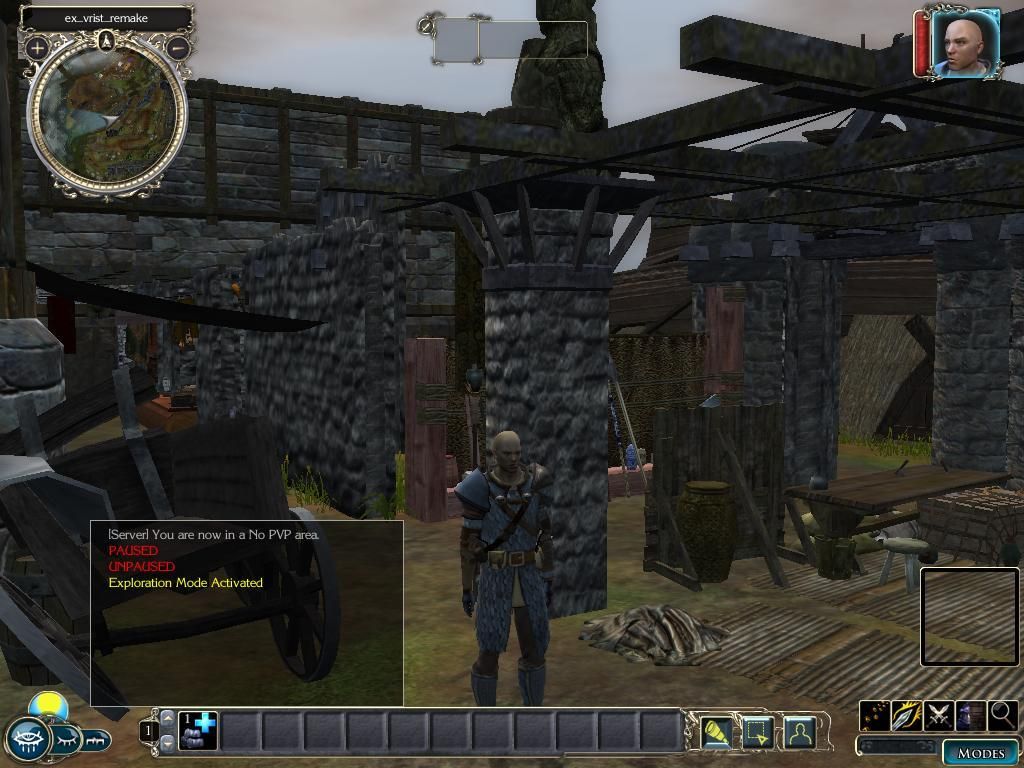The width and height of the screenshot is (1024, 768).
Task: Switch to the character silhouette camera mode
Action: (x=798, y=733)
